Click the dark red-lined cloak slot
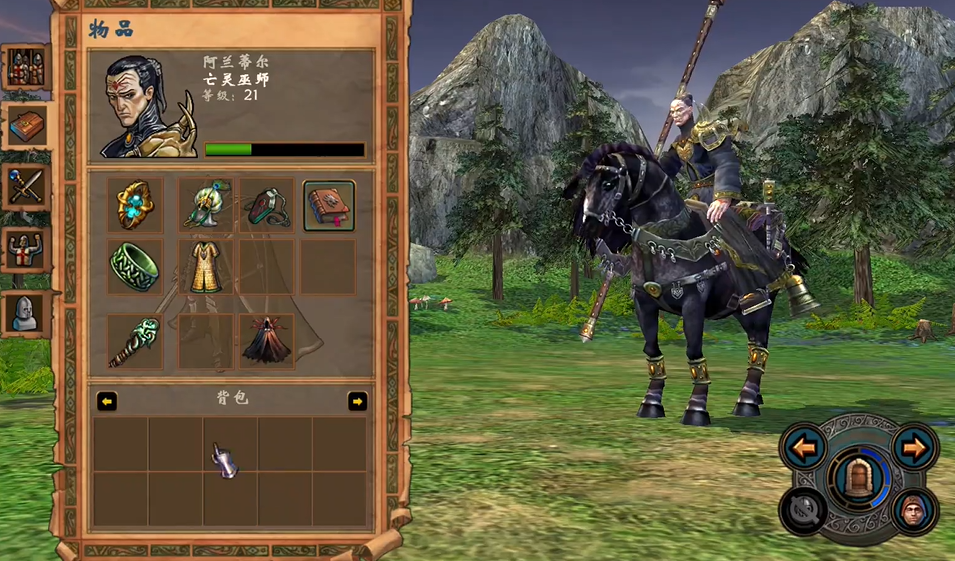 pos(266,342)
